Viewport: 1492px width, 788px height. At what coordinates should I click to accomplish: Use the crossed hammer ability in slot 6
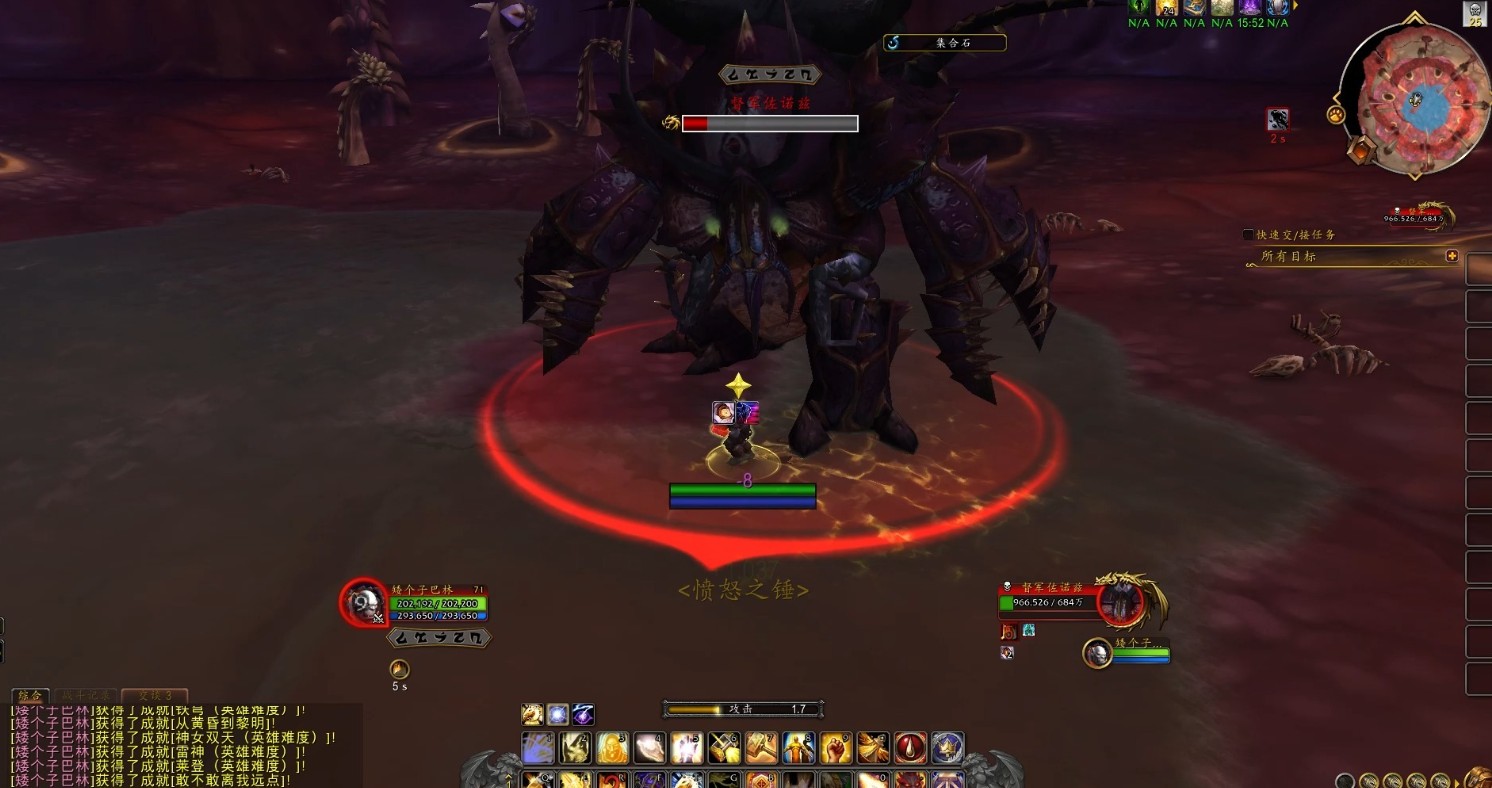click(724, 748)
